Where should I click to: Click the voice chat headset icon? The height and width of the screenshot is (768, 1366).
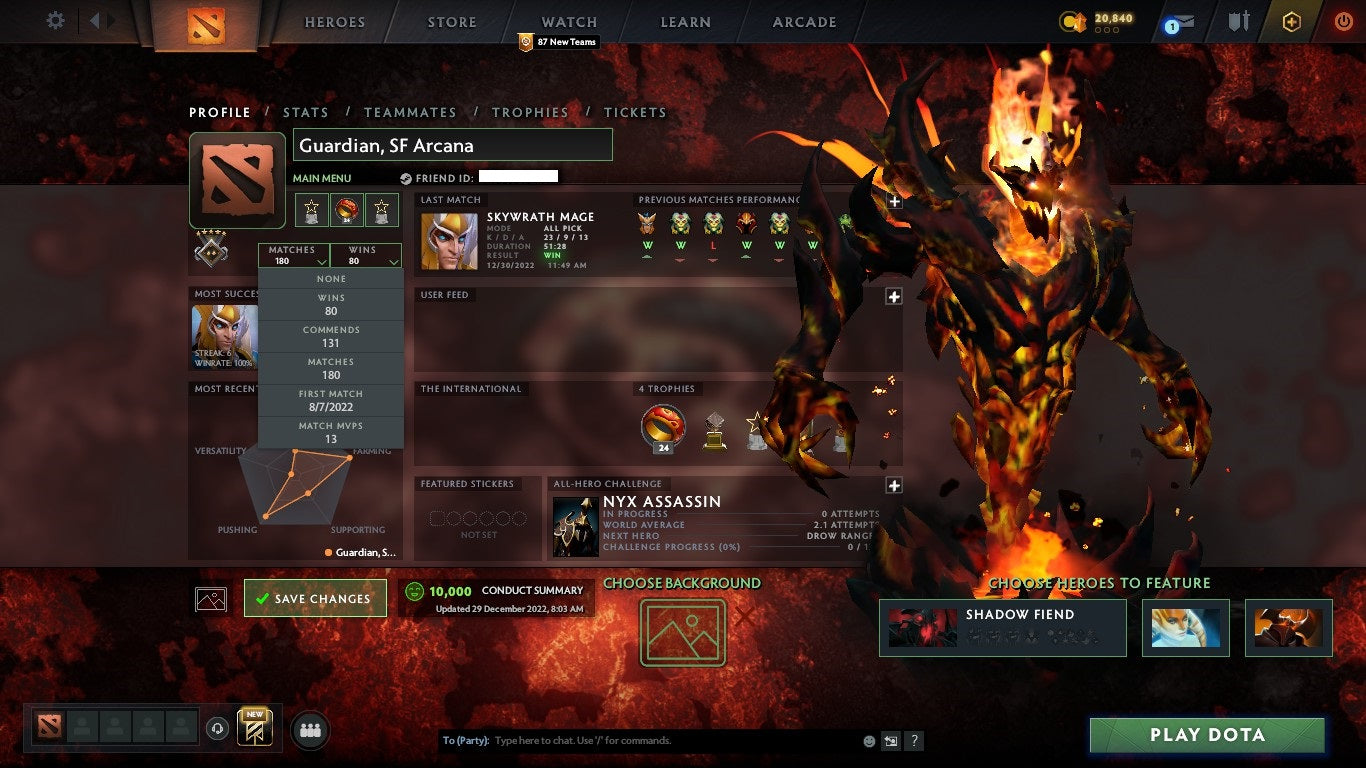218,728
